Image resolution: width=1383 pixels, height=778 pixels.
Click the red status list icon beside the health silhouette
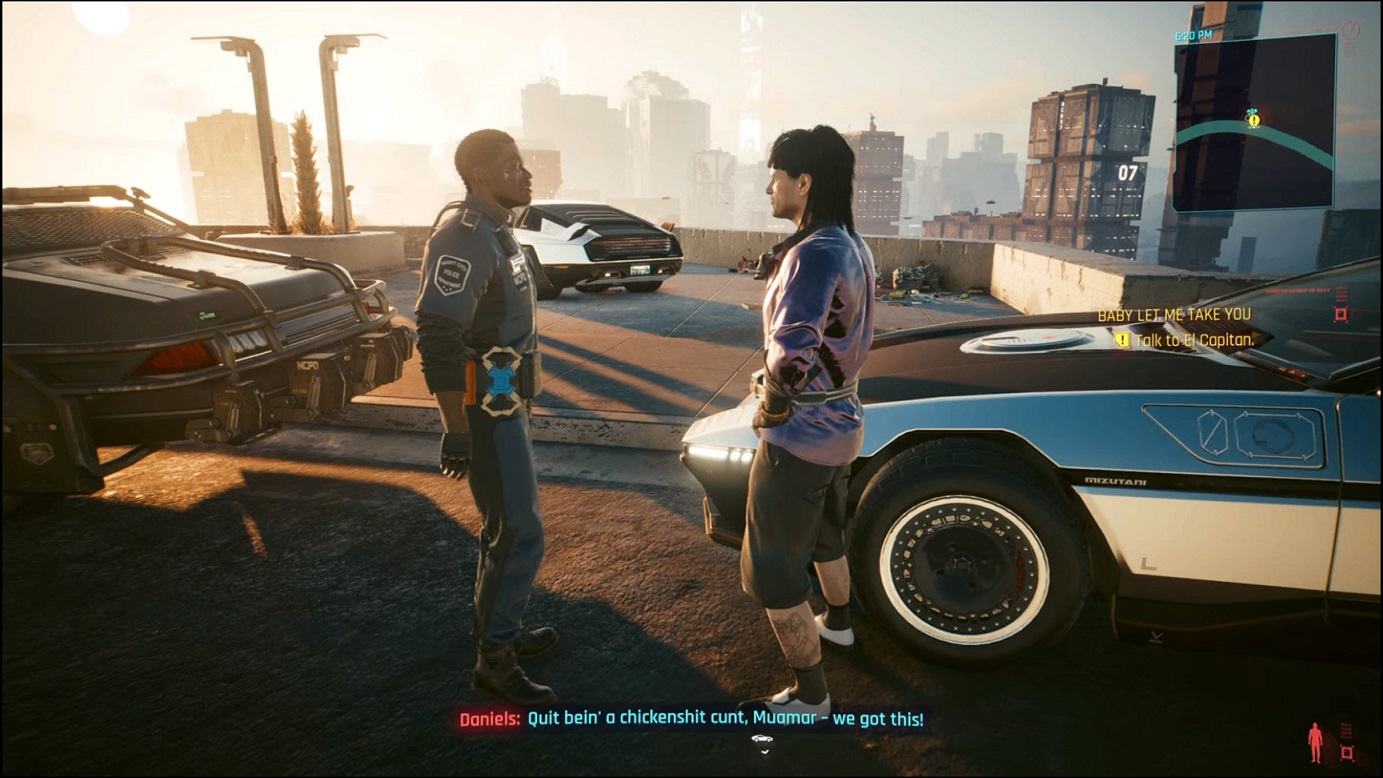(x=1344, y=730)
